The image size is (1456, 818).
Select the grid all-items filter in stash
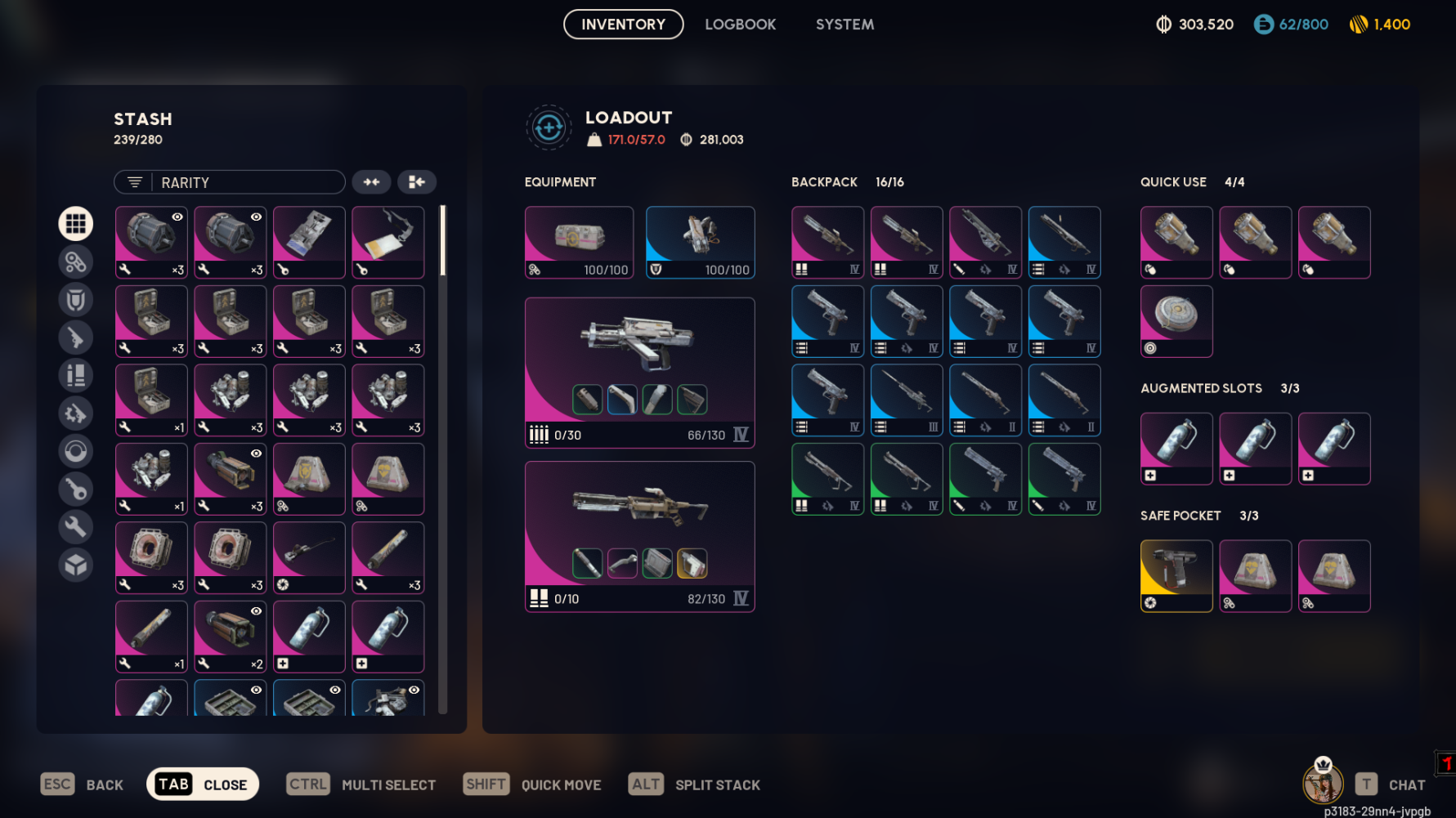coord(75,223)
